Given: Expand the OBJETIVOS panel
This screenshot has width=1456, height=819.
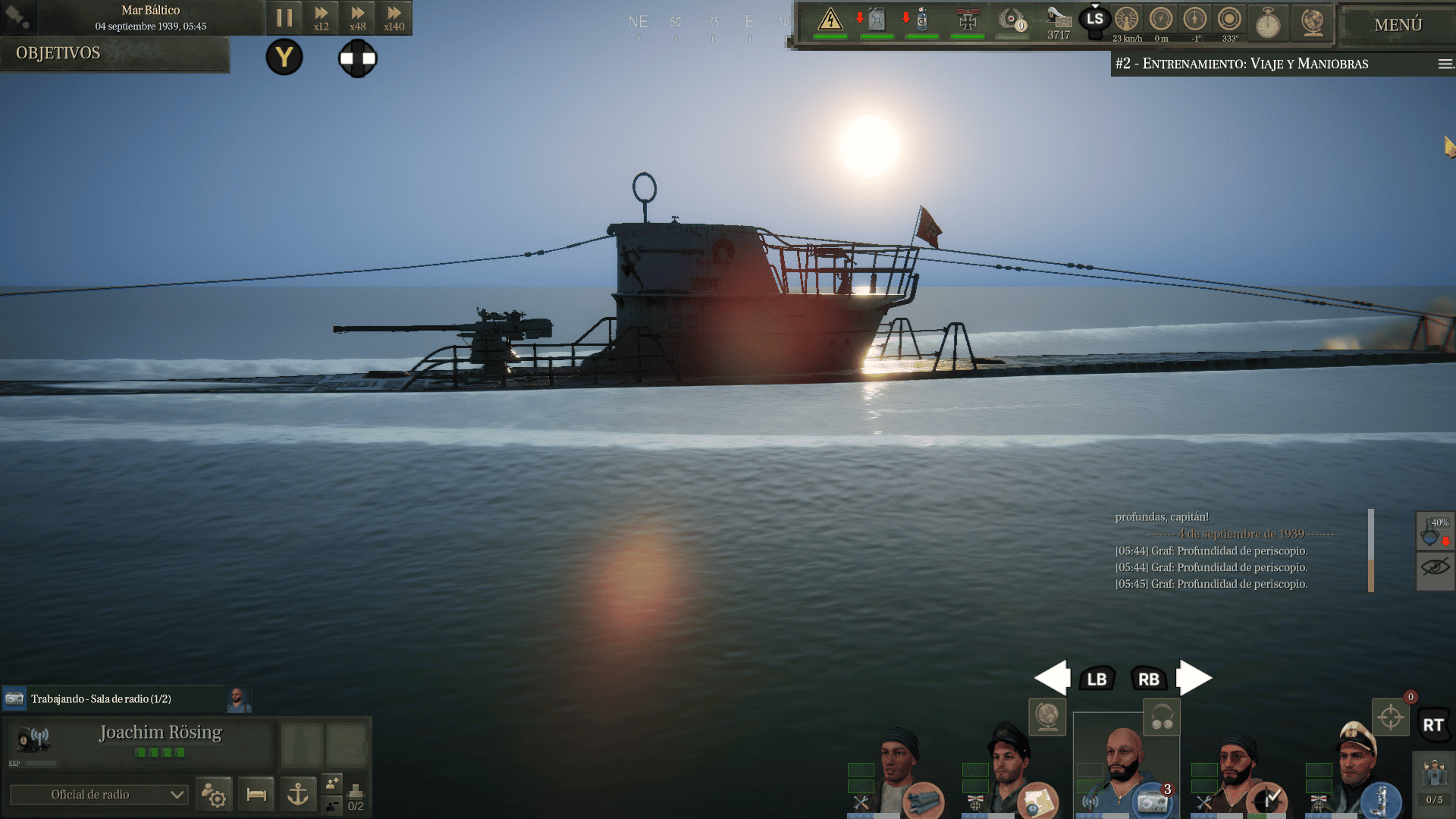Looking at the screenshot, I should [115, 53].
